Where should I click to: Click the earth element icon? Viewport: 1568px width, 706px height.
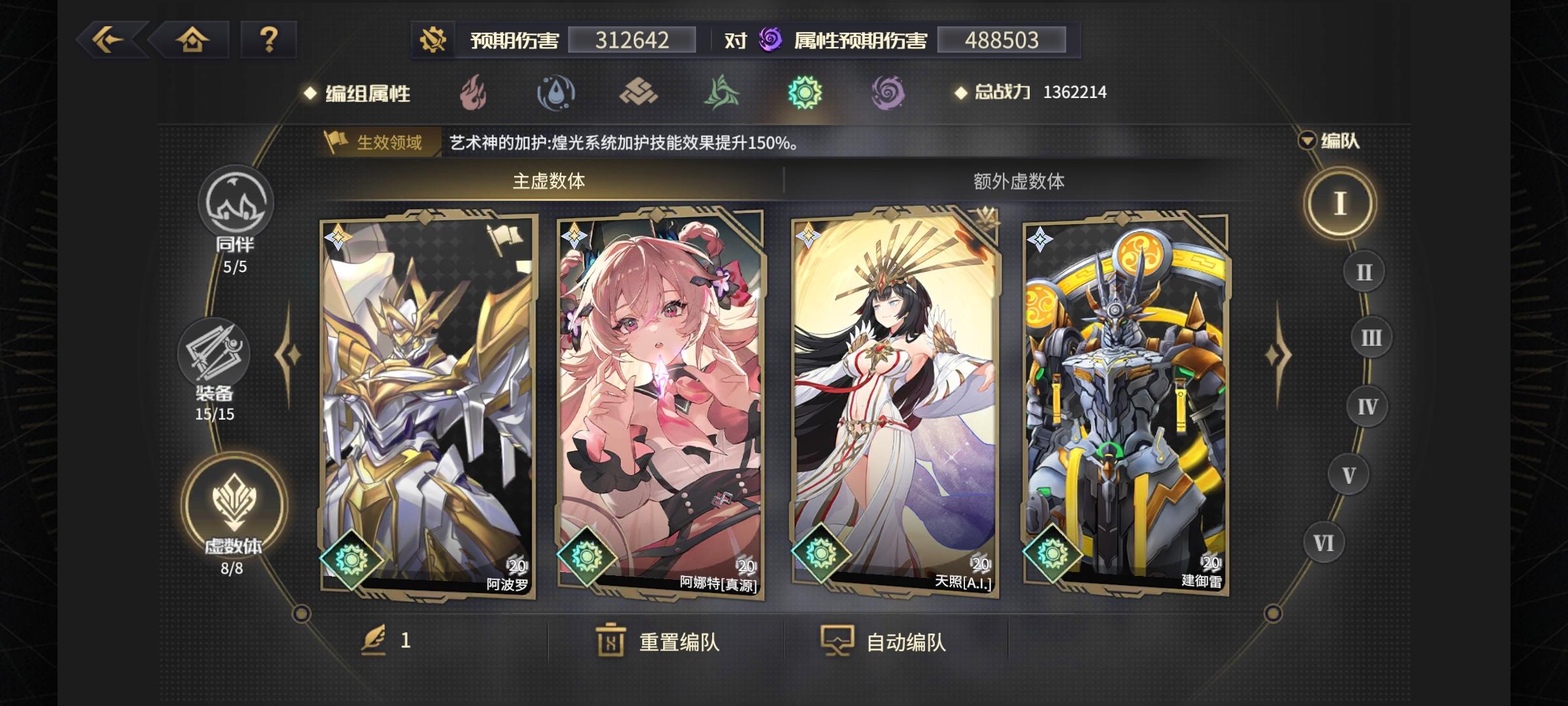638,93
